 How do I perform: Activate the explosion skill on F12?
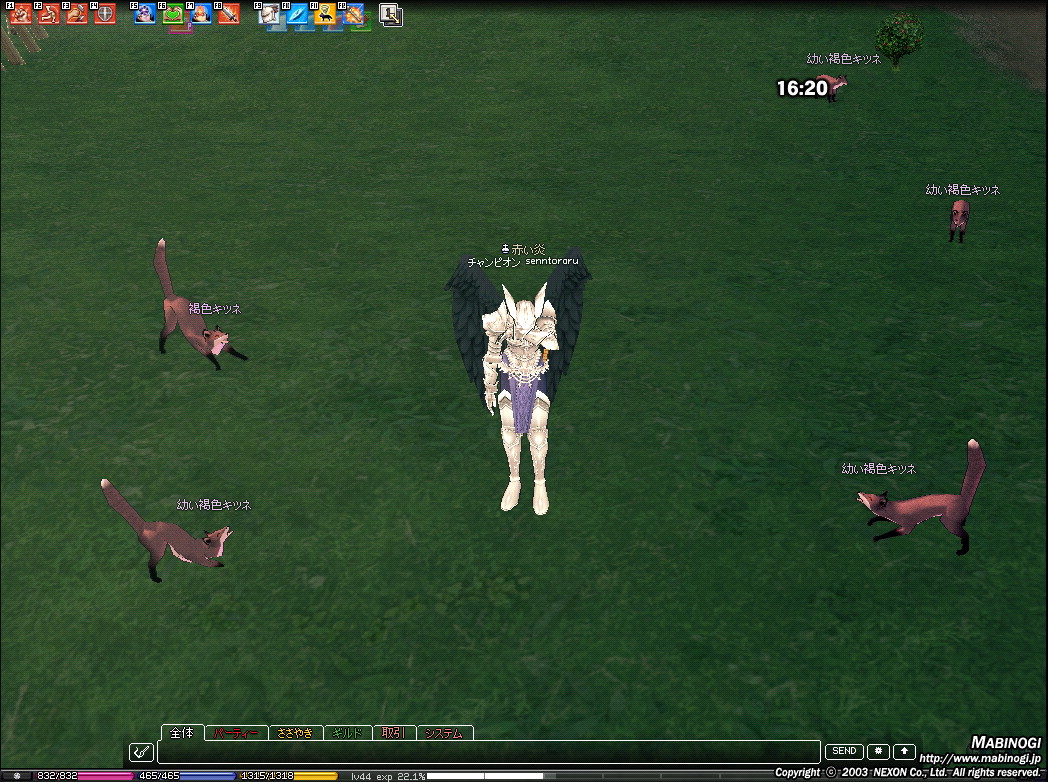pos(353,15)
